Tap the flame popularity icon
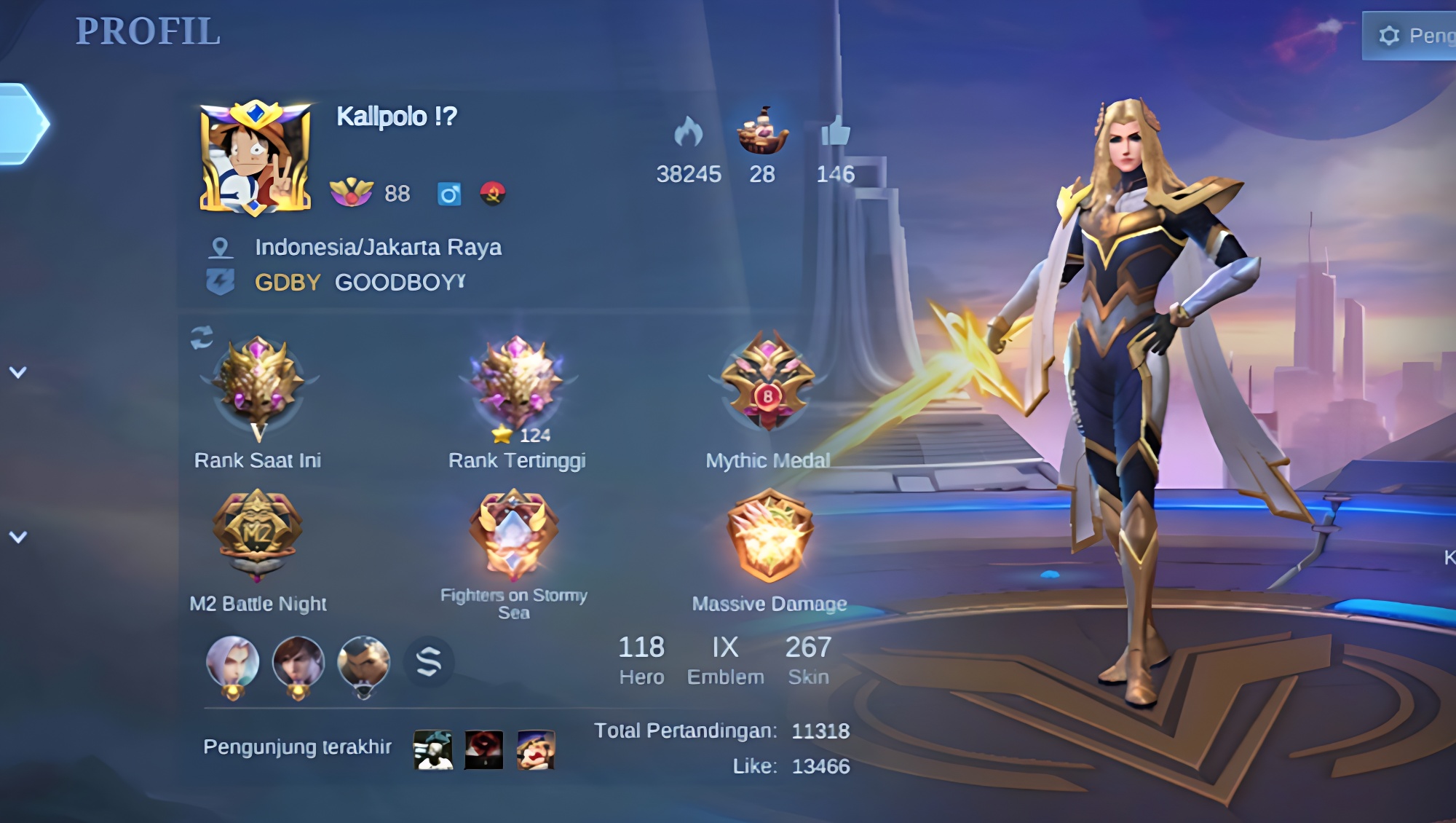This screenshot has width=1456, height=823. 688,133
